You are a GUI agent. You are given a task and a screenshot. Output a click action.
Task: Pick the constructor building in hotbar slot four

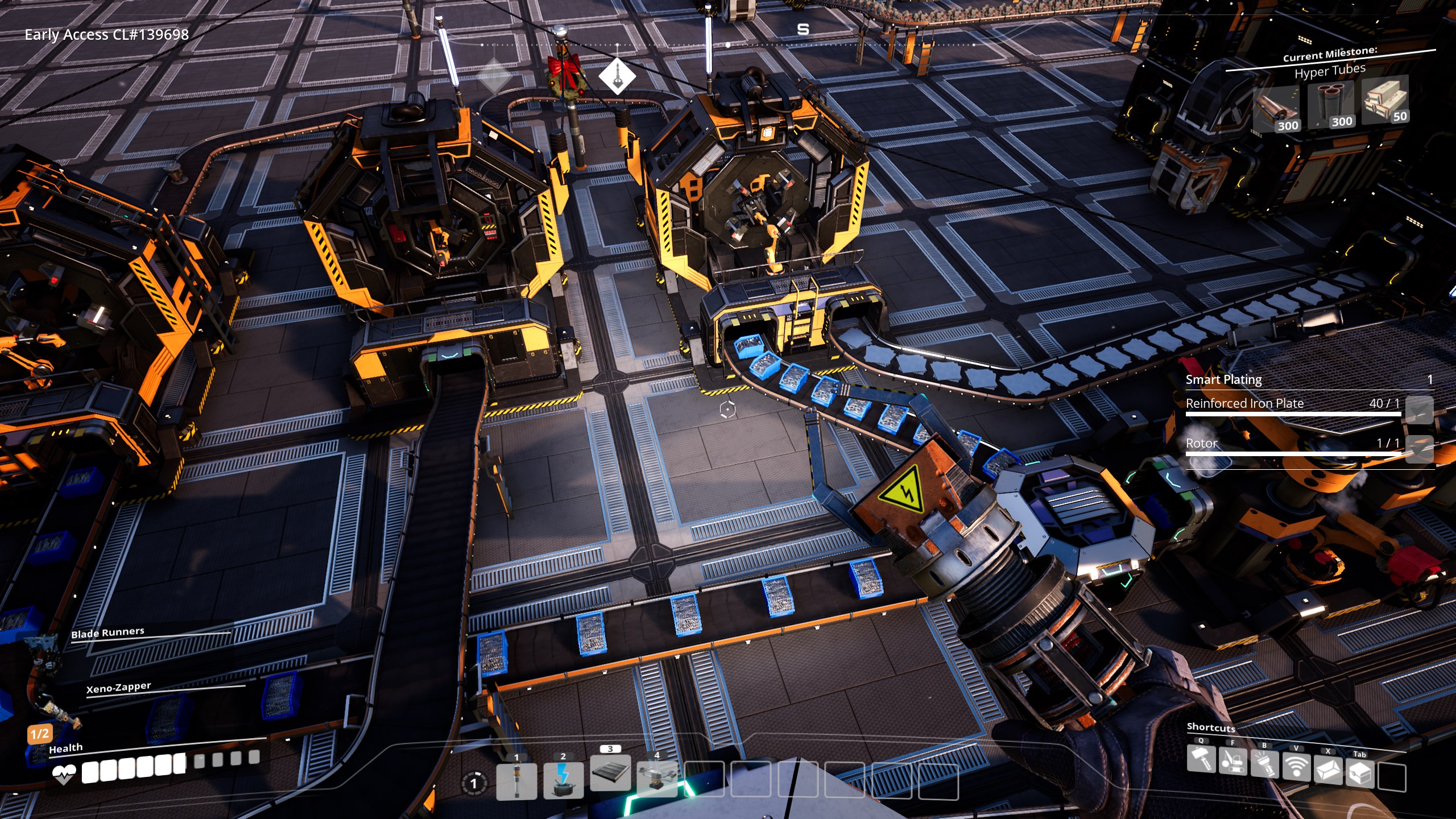657,778
